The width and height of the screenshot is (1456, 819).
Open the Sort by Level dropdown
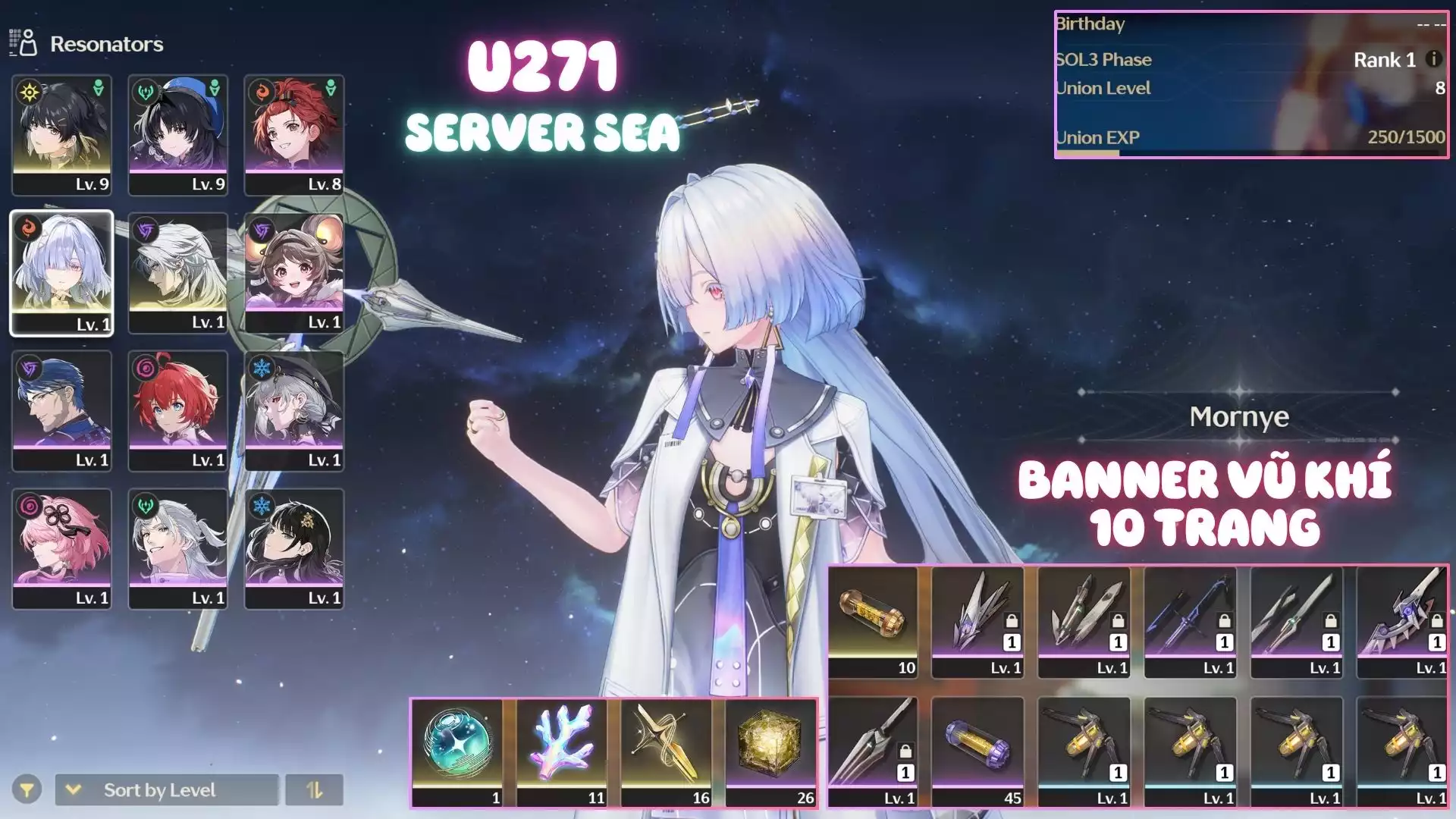[x=166, y=790]
